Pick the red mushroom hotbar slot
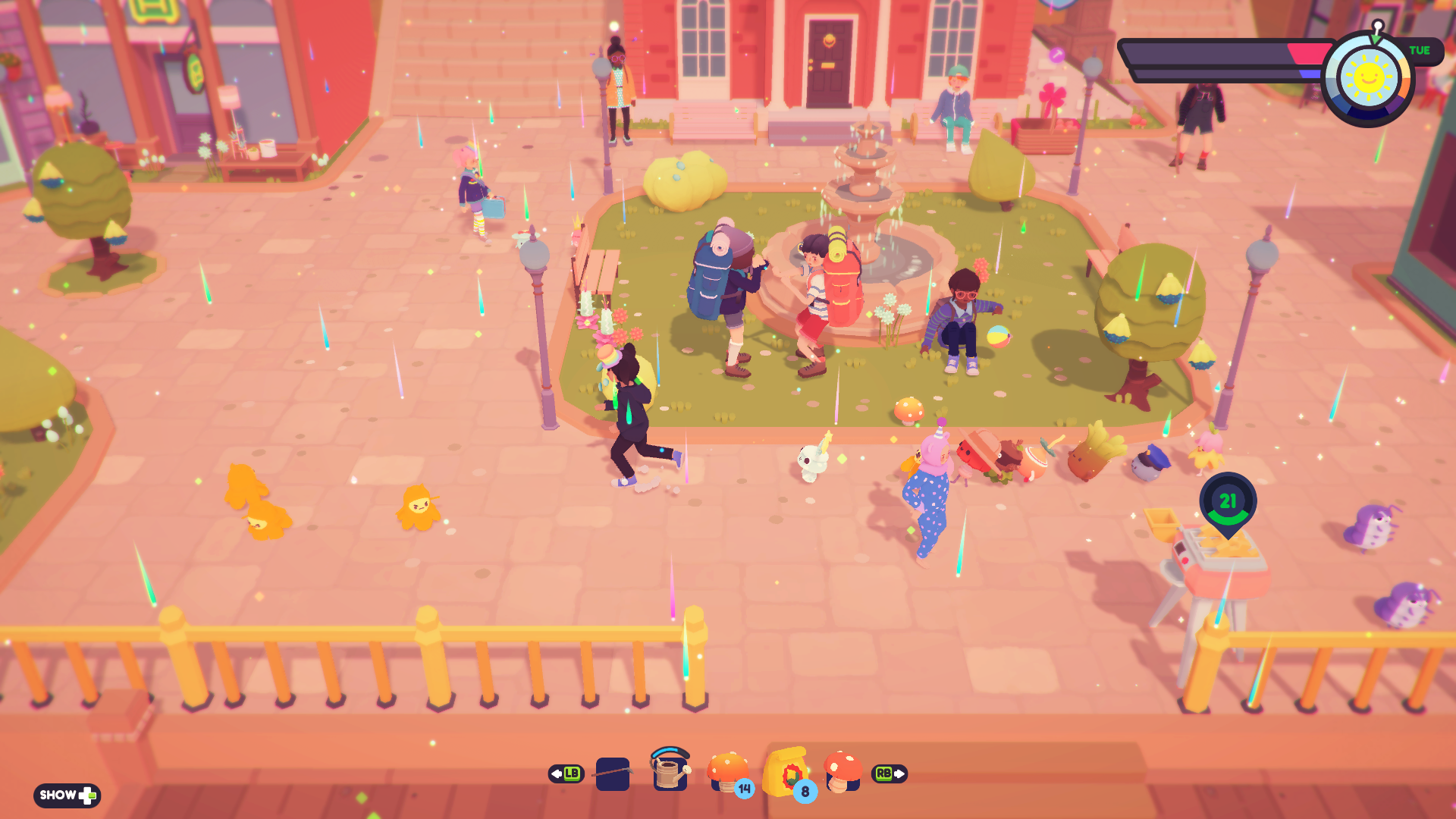This screenshot has width=1456, height=819. click(842, 772)
